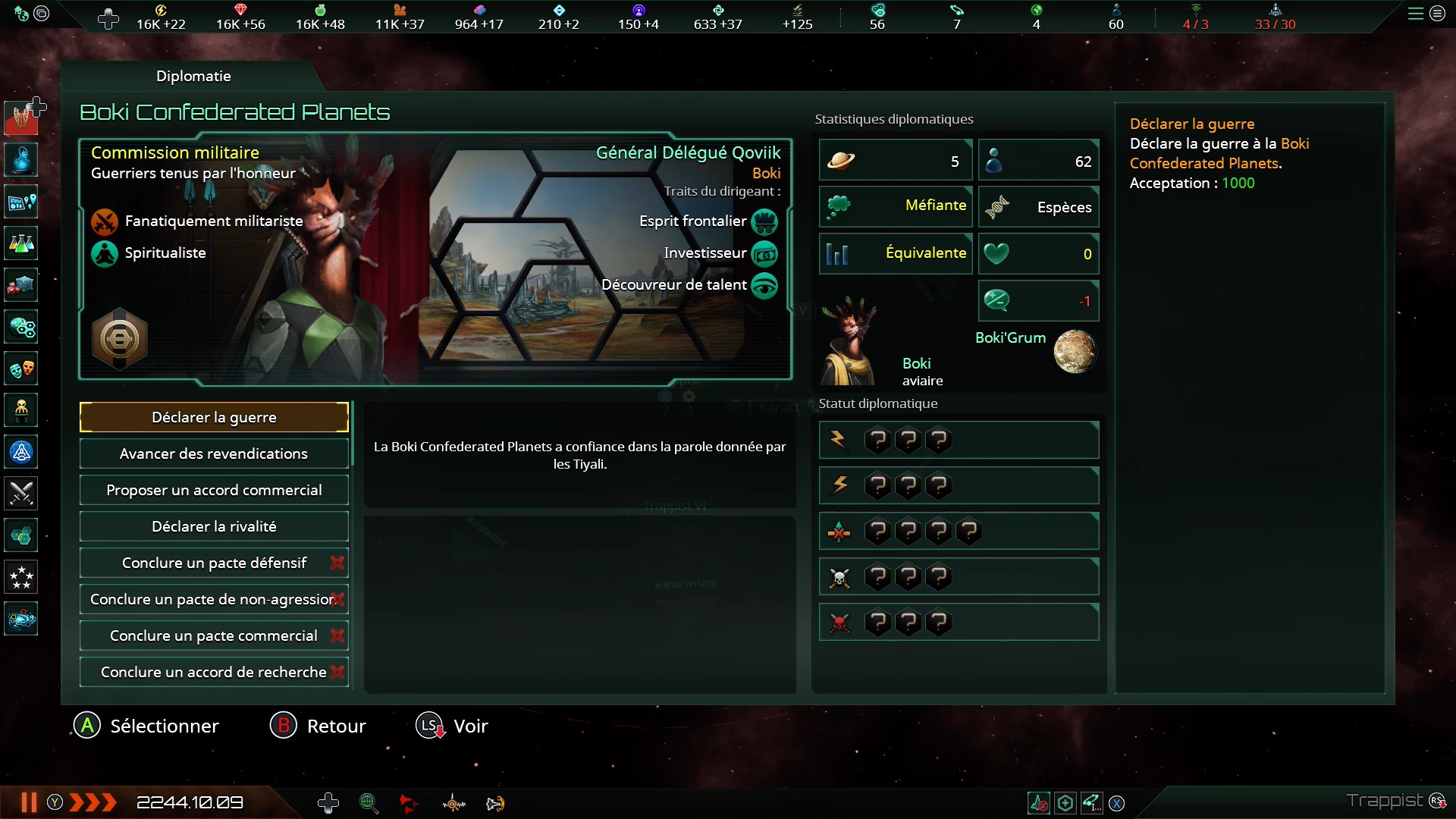Select the Boki'Grum homeworld planet

click(x=1075, y=351)
